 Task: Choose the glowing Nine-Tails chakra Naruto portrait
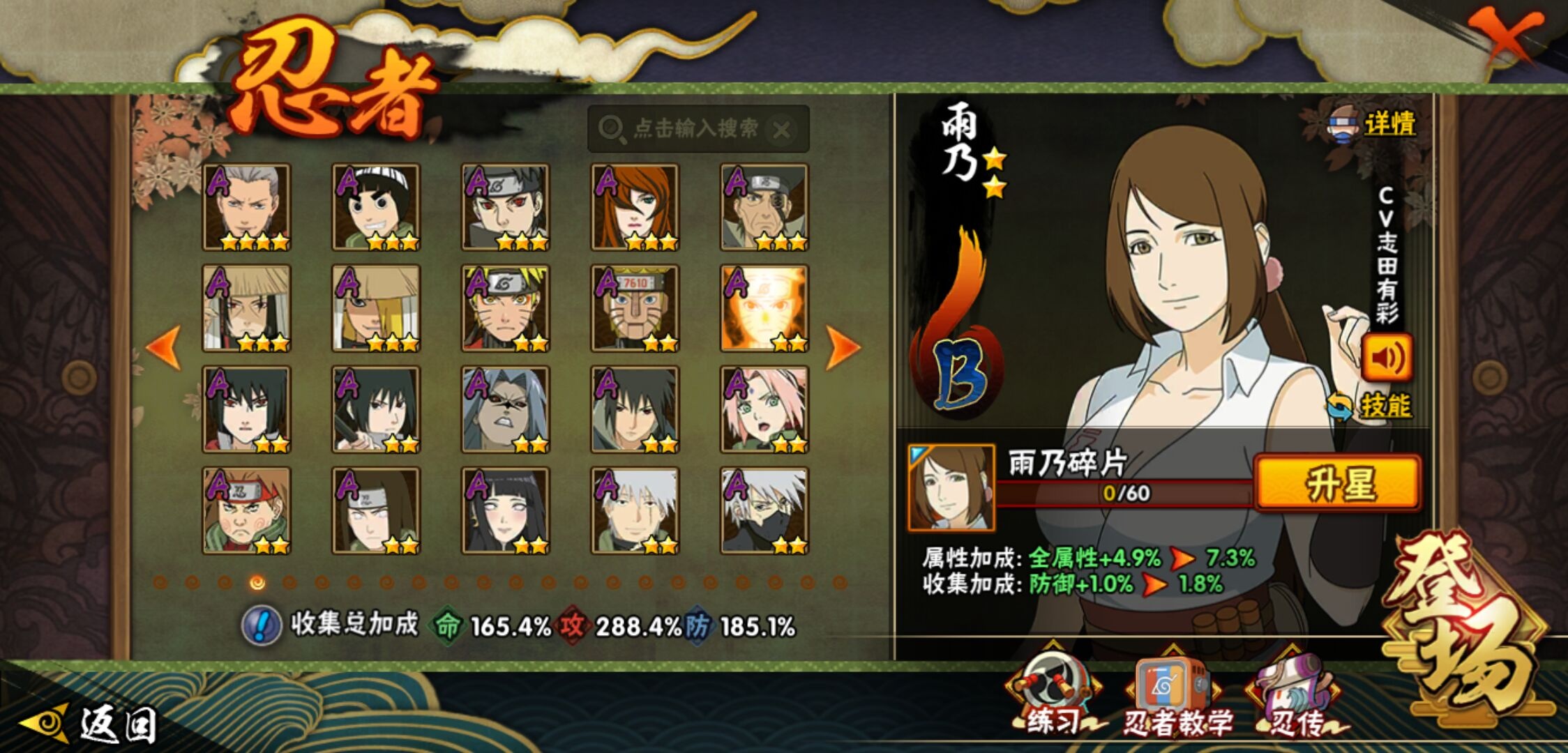point(764,308)
